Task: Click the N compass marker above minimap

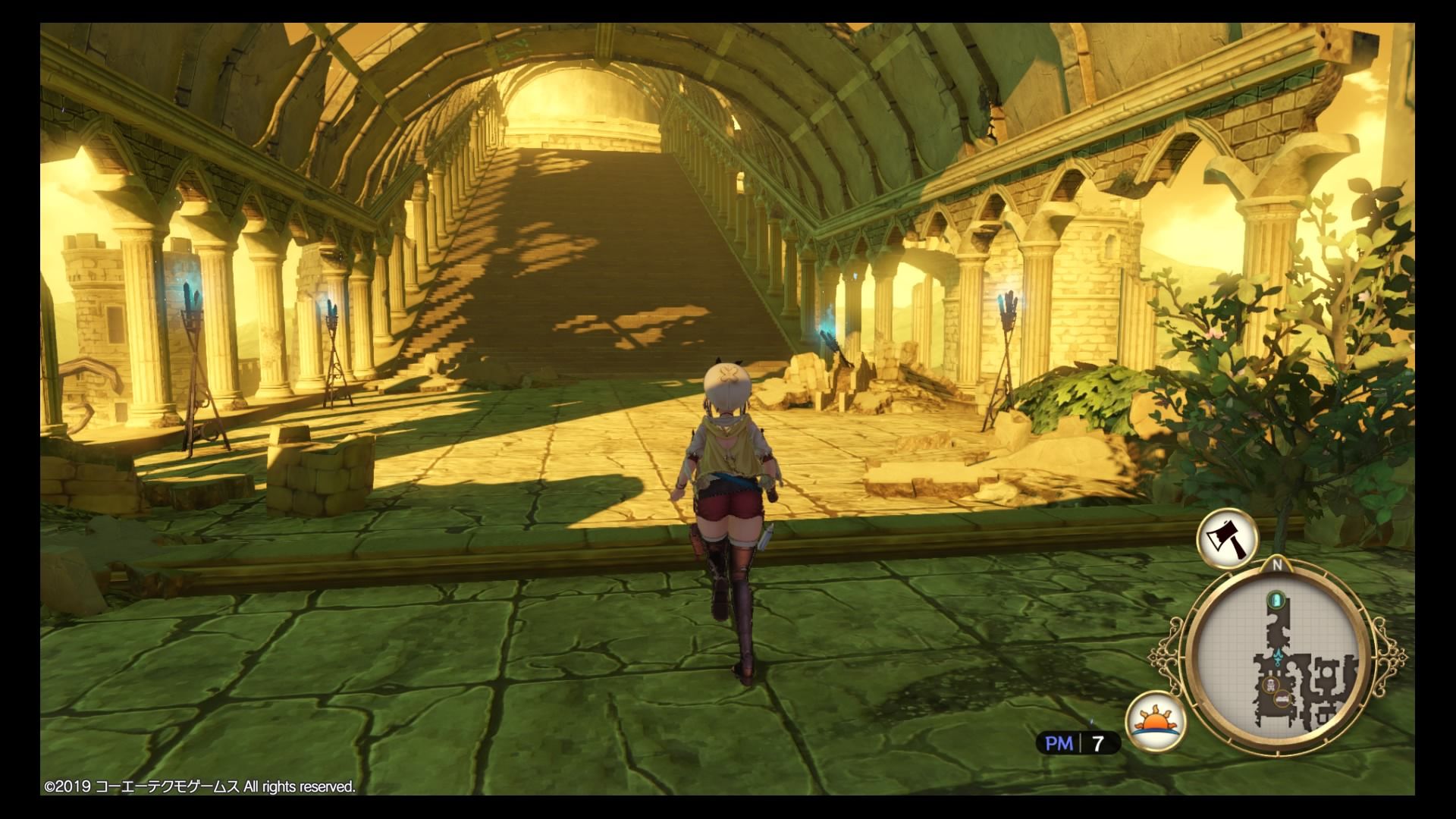Action: [x=1277, y=565]
